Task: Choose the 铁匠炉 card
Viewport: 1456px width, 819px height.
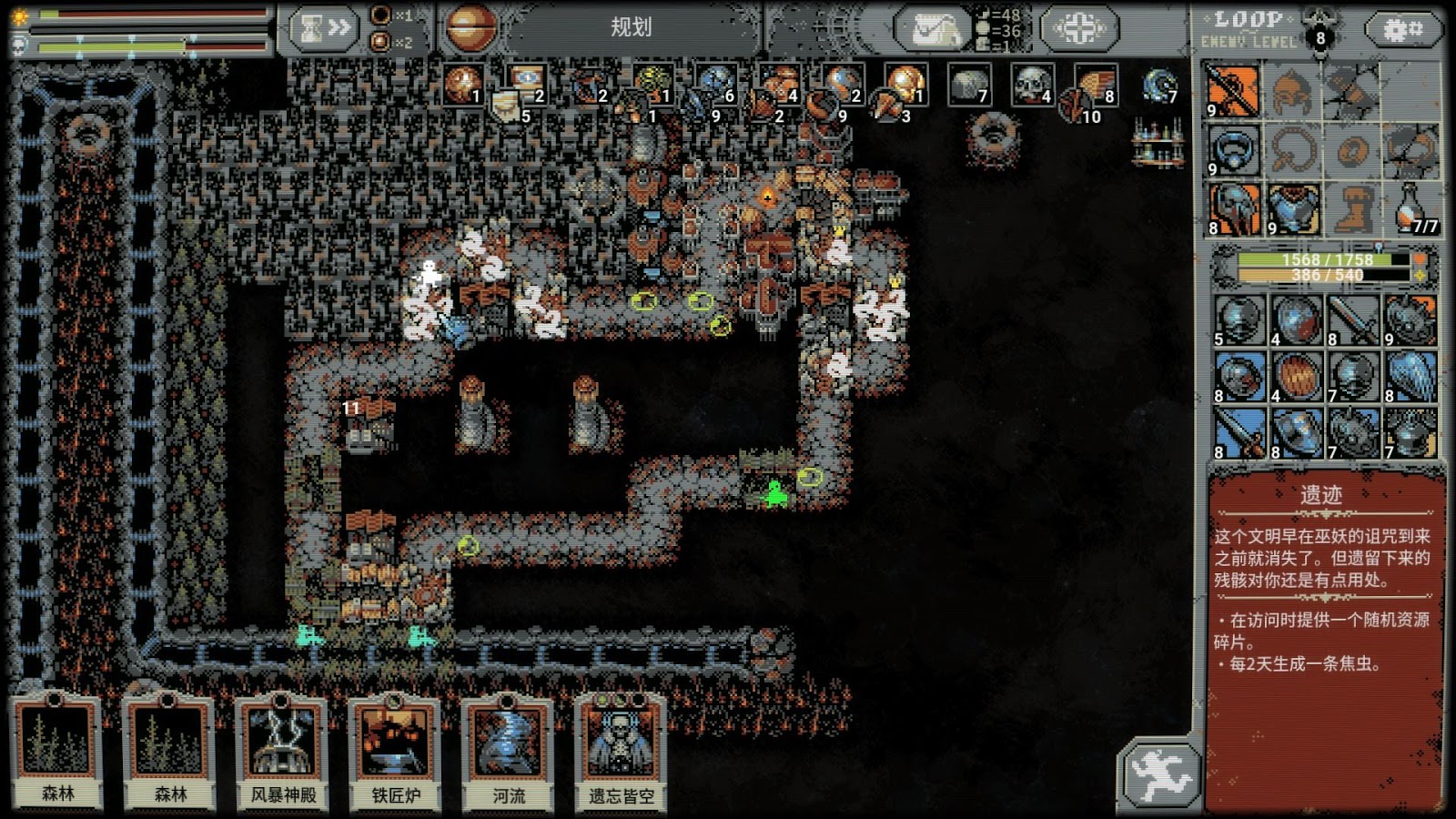Action: click(x=396, y=752)
